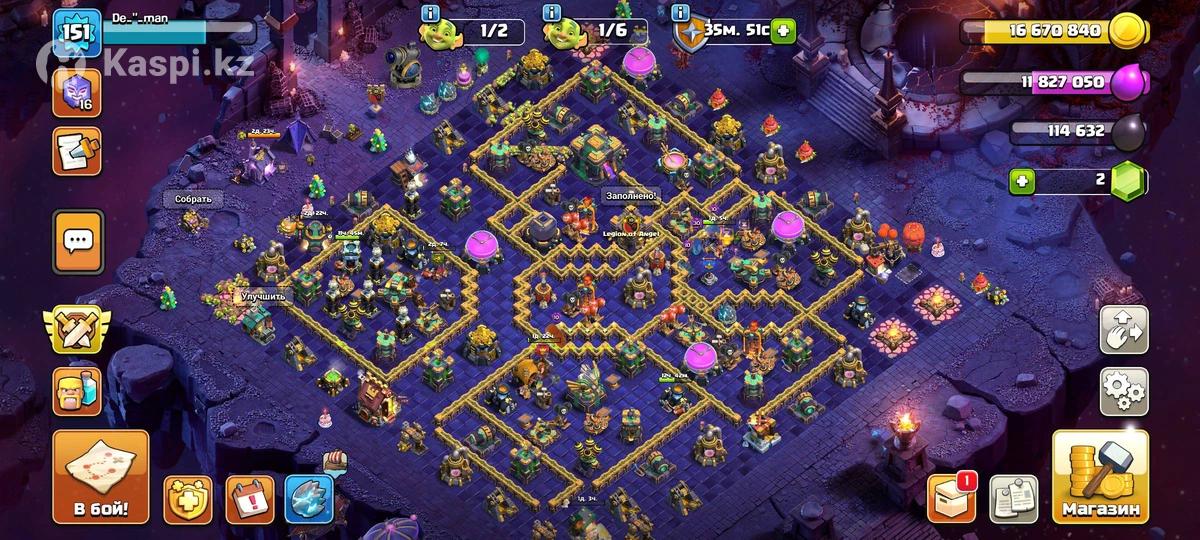This screenshot has width=1200, height=540.
Task: Tap the blue ice shard icon
Action: (308, 499)
